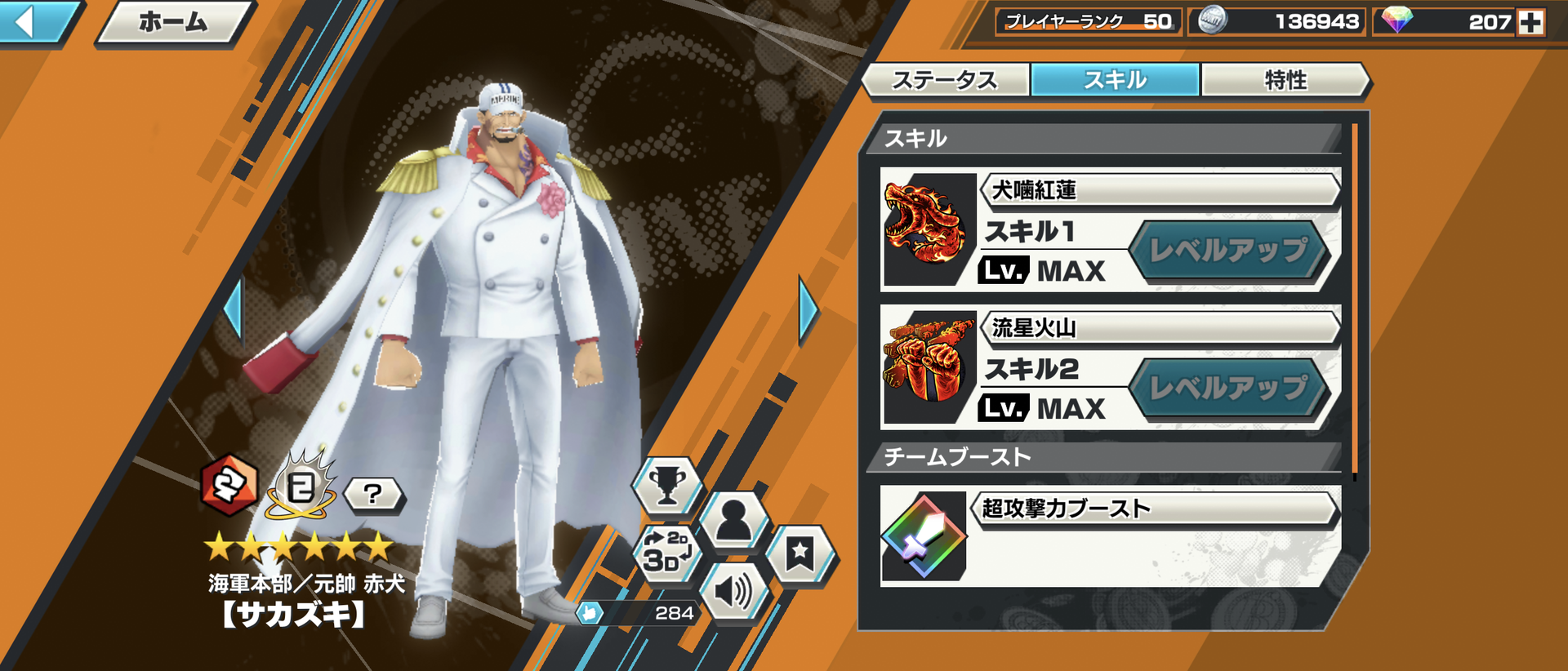The width and height of the screenshot is (1568, 671).
Task: Level up skill 1 犬噛紅蓮
Action: 1227,251
